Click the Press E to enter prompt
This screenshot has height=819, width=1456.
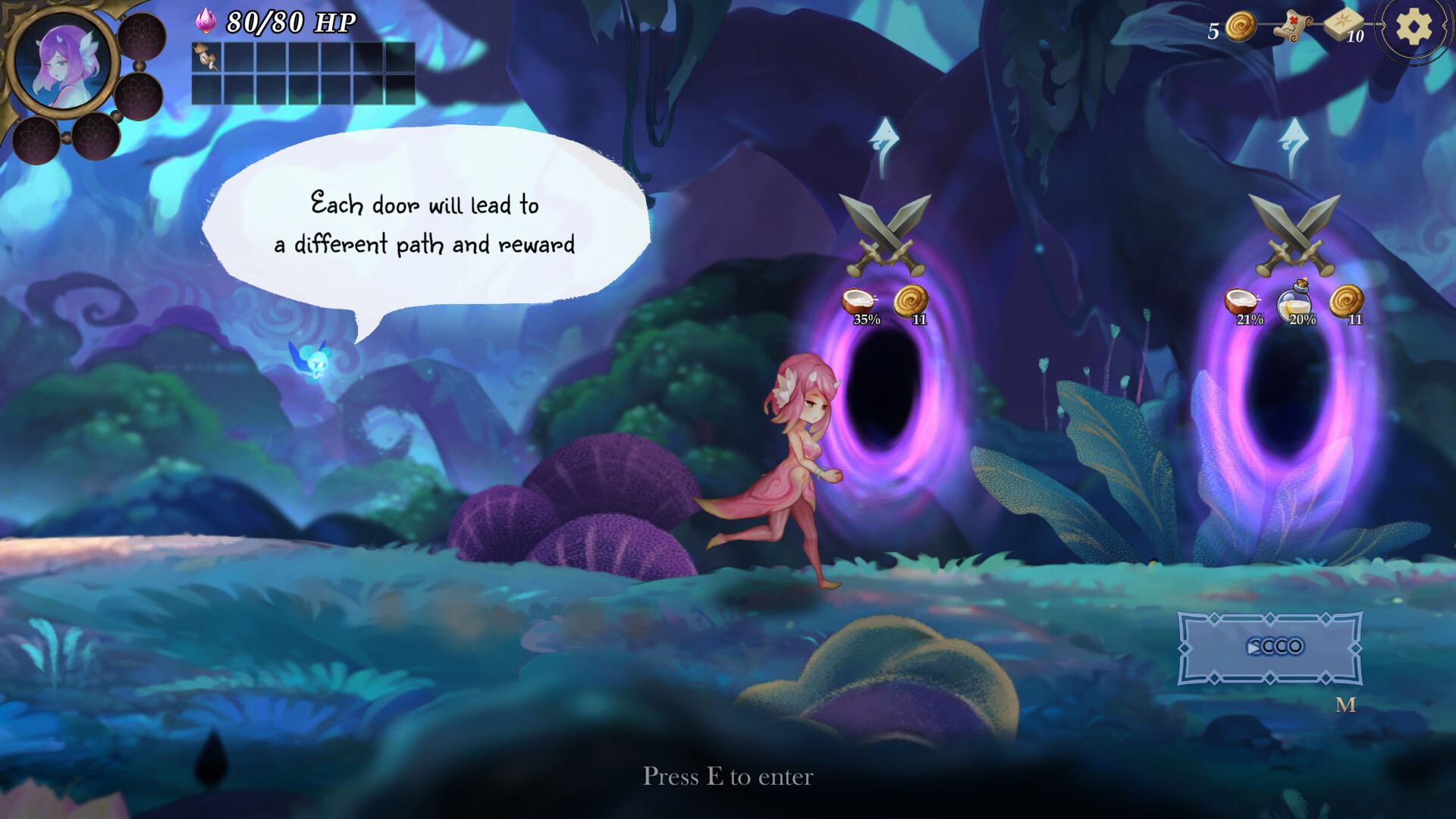[x=728, y=777]
